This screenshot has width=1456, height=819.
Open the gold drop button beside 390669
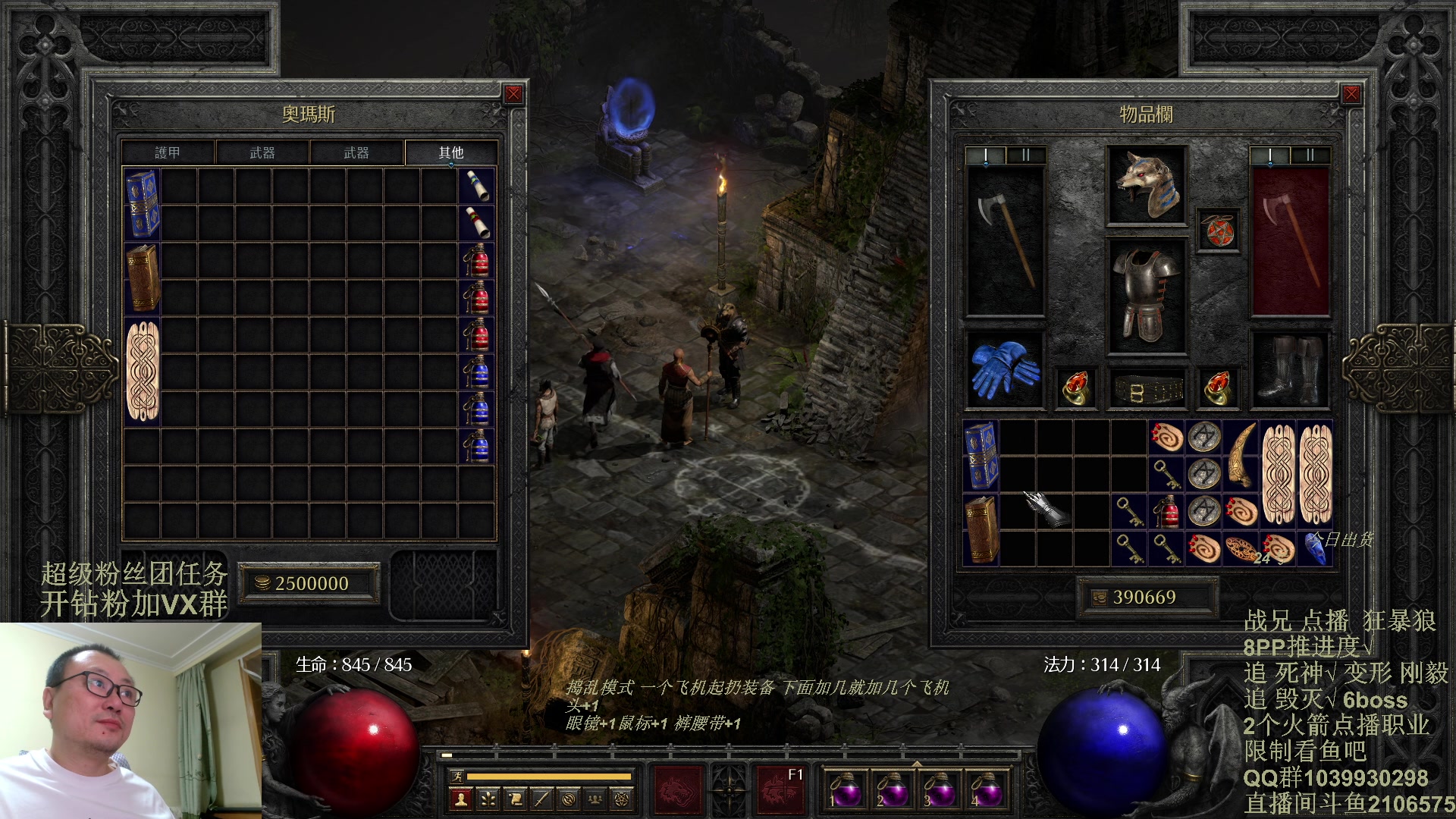1099,598
